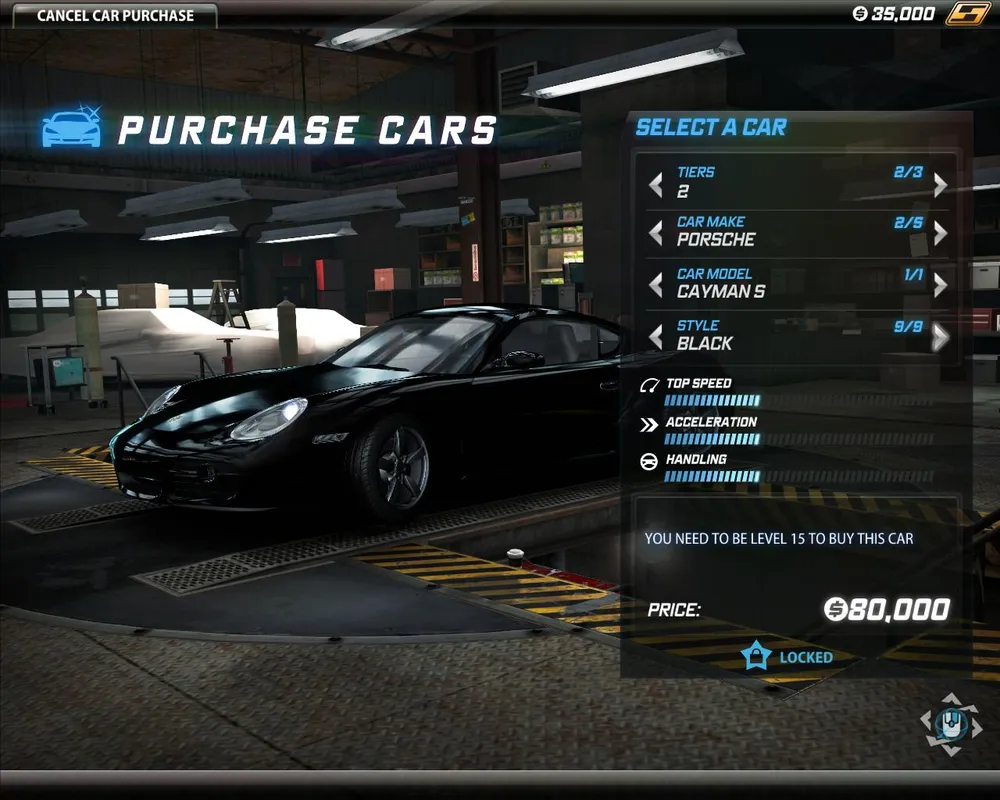1000x800 pixels.
Task: Advance to the next tier
Action: click(x=940, y=184)
